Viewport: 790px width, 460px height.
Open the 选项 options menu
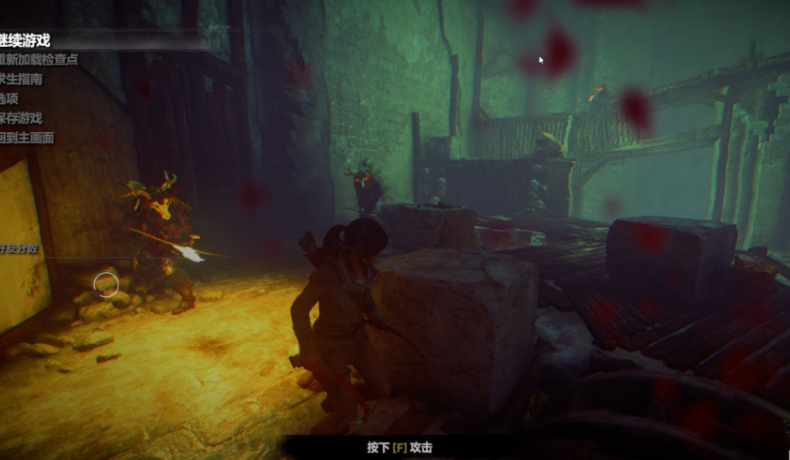pyautogui.click(x=10, y=98)
